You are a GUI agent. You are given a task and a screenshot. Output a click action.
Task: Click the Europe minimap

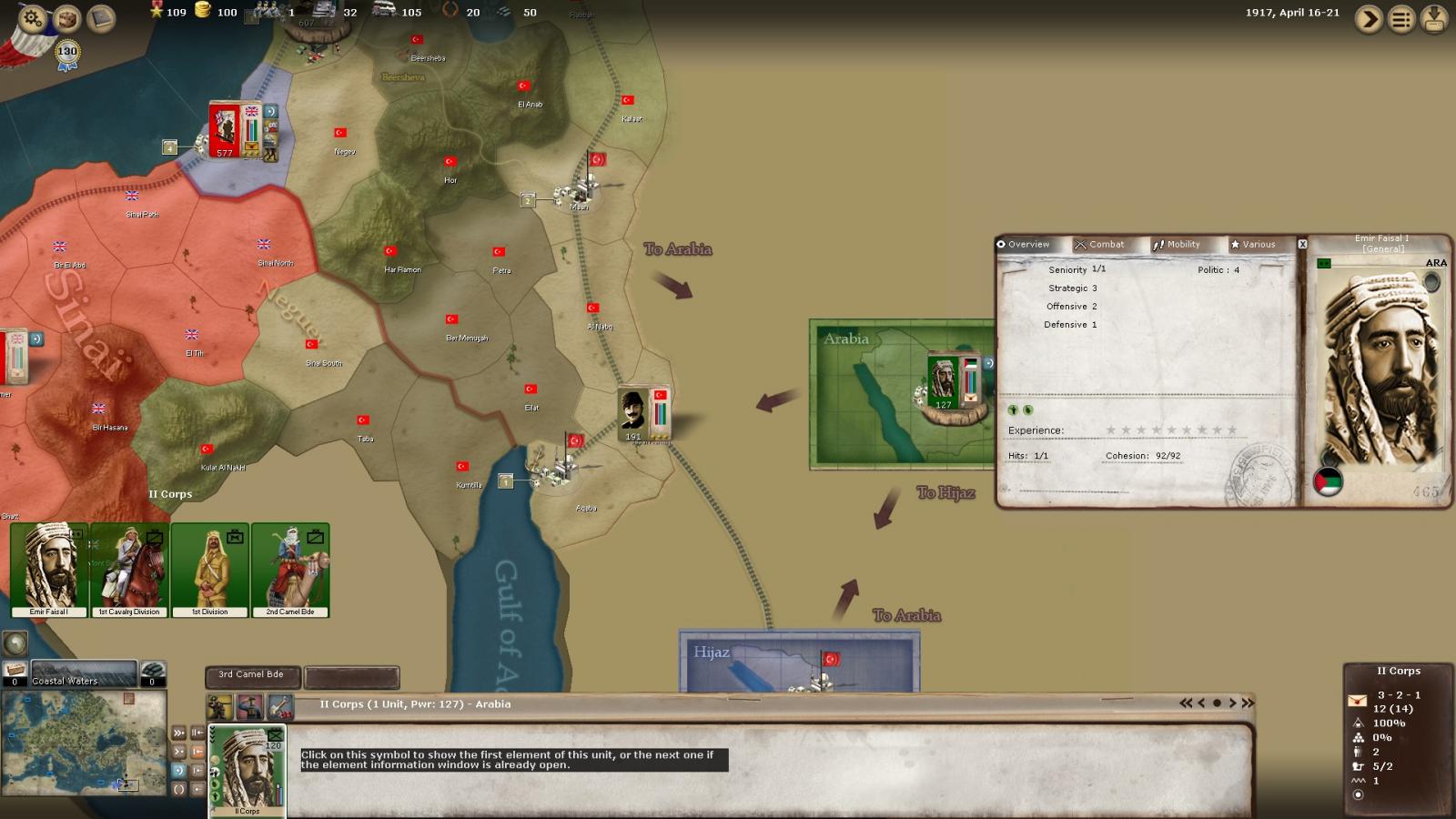84,743
